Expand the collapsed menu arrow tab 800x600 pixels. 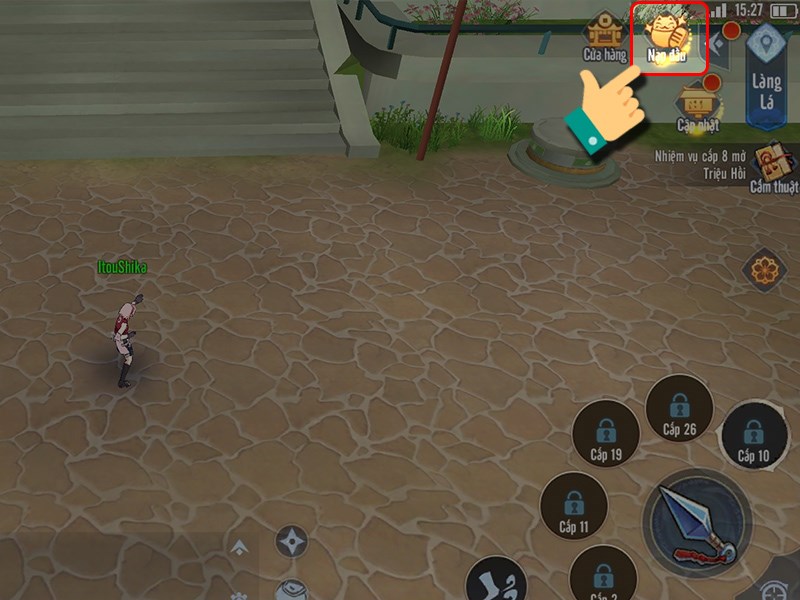point(719,44)
